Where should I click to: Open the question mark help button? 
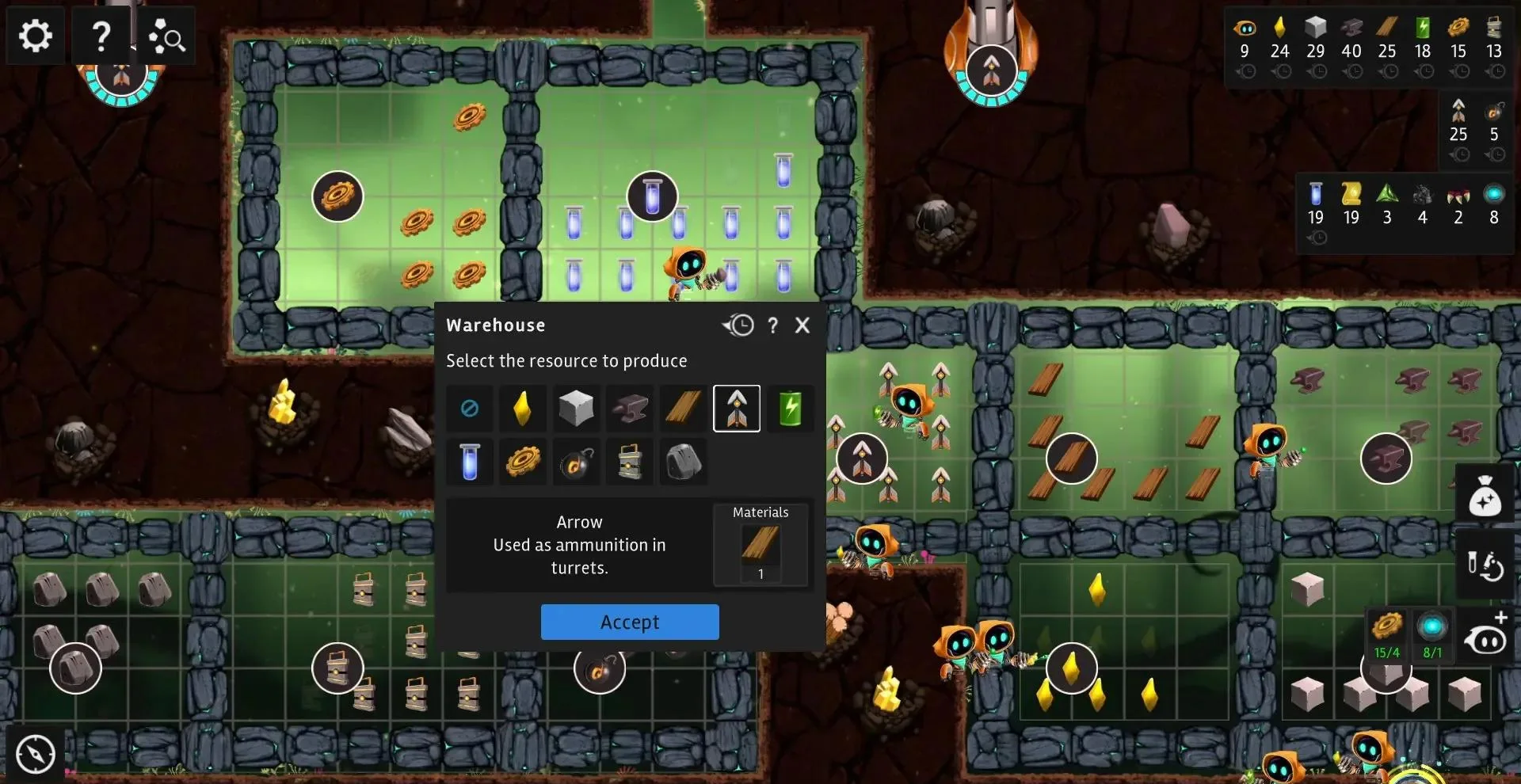101,36
